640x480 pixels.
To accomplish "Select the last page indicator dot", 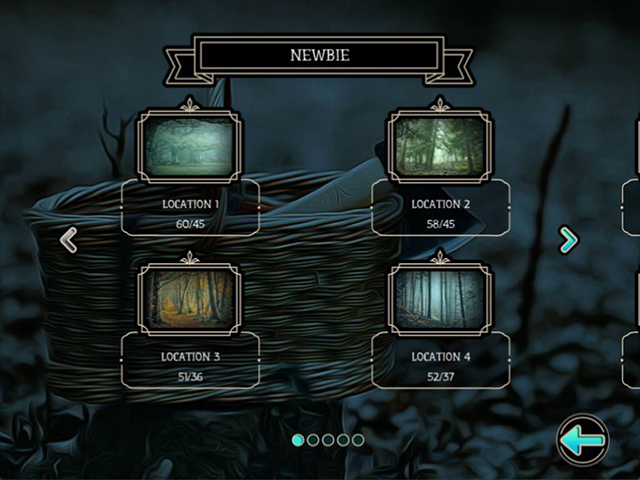I will click(x=358, y=440).
